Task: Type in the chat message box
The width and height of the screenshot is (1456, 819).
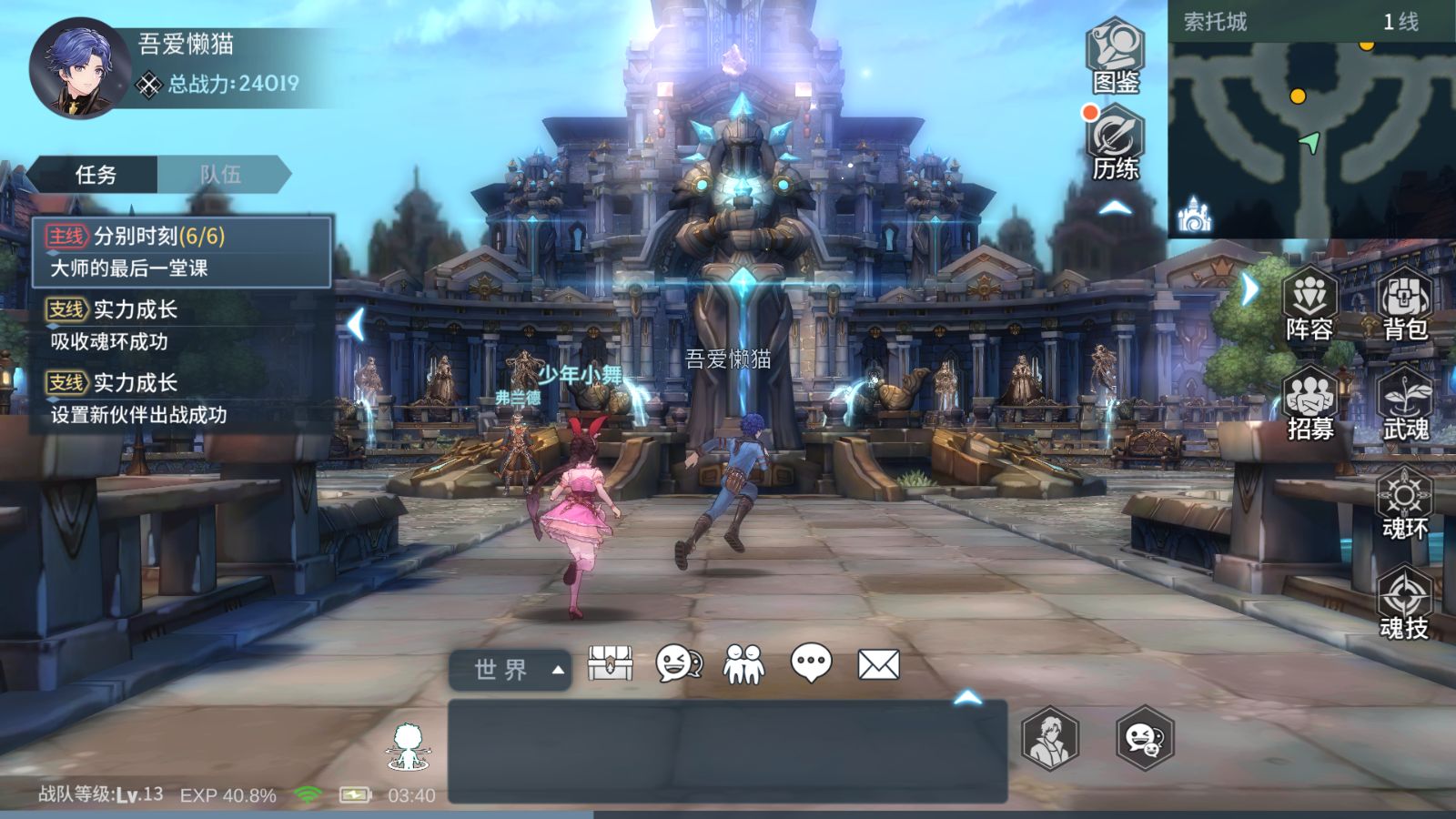Action: (x=727, y=751)
